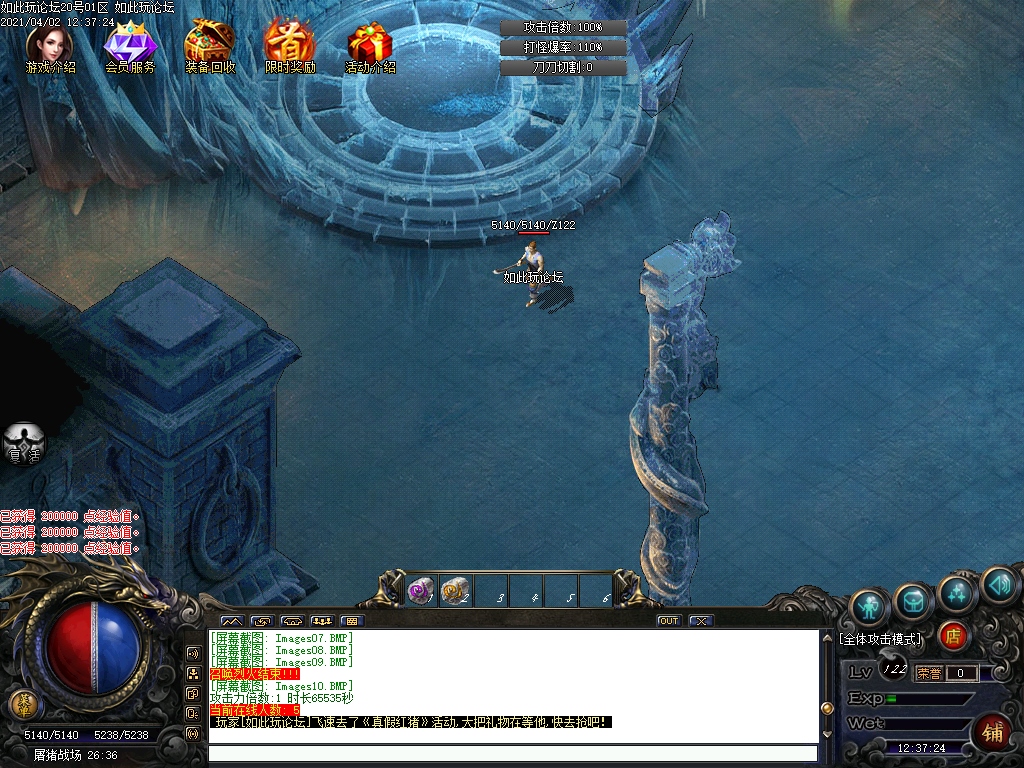
Task: Use the purple scroll in hotbar slot 1
Action: click(x=421, y=591)
